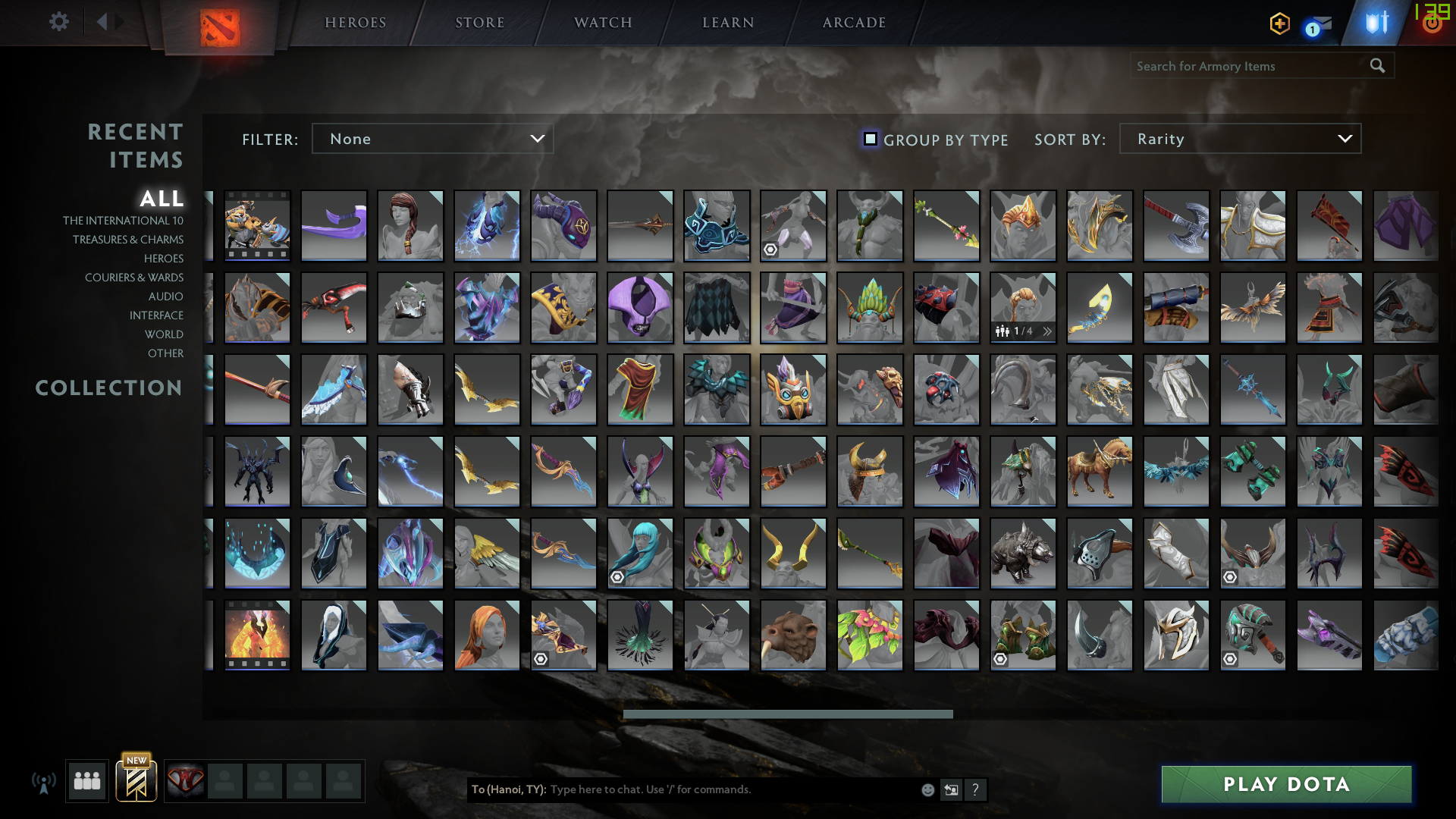Click the friends list icon bottom left
The height and width of the screenshot is (819, 1456).
86,780
